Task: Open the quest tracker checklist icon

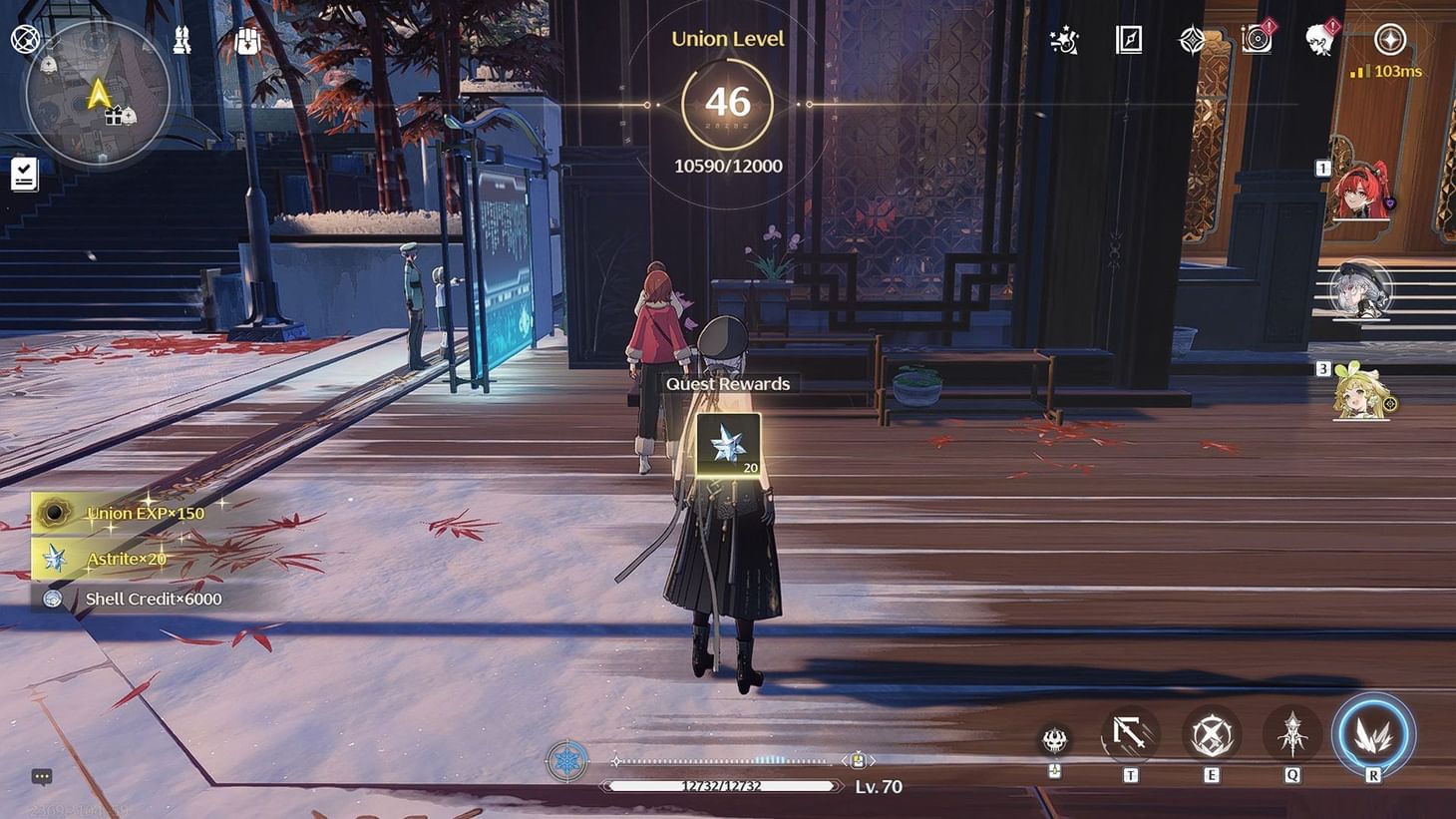Action: click(24, 175)
